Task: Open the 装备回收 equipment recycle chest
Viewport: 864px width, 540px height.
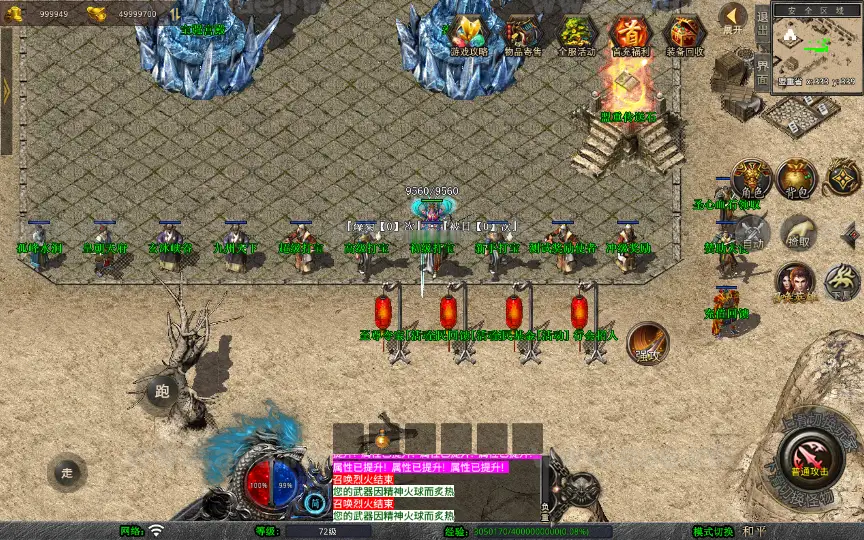Action: pos(684,35)
